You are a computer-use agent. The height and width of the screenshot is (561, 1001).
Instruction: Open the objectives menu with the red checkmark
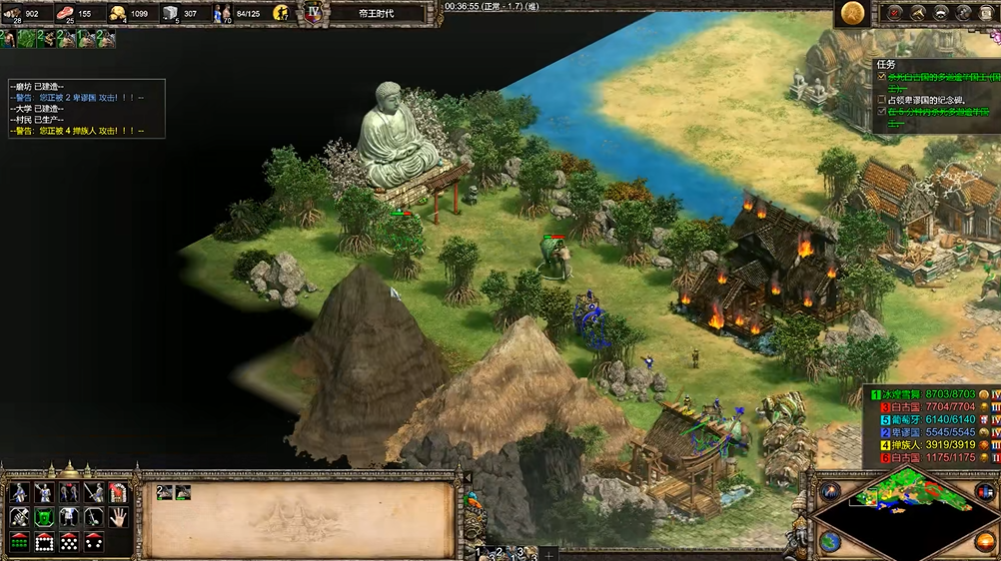point(896,13)
